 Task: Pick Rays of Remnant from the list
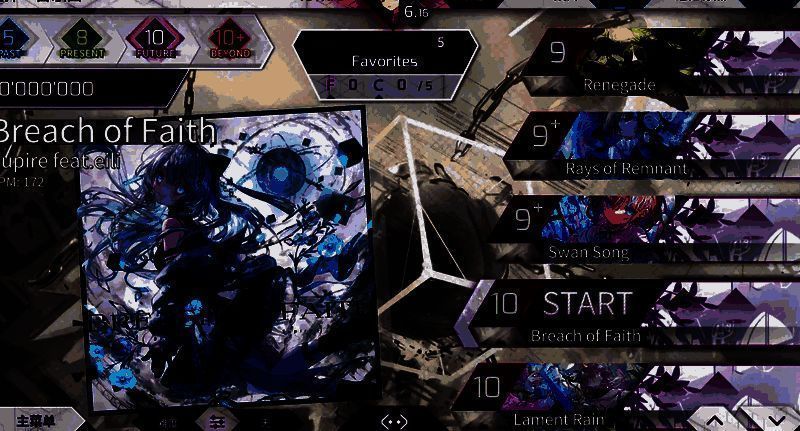(x=640, y=146)
